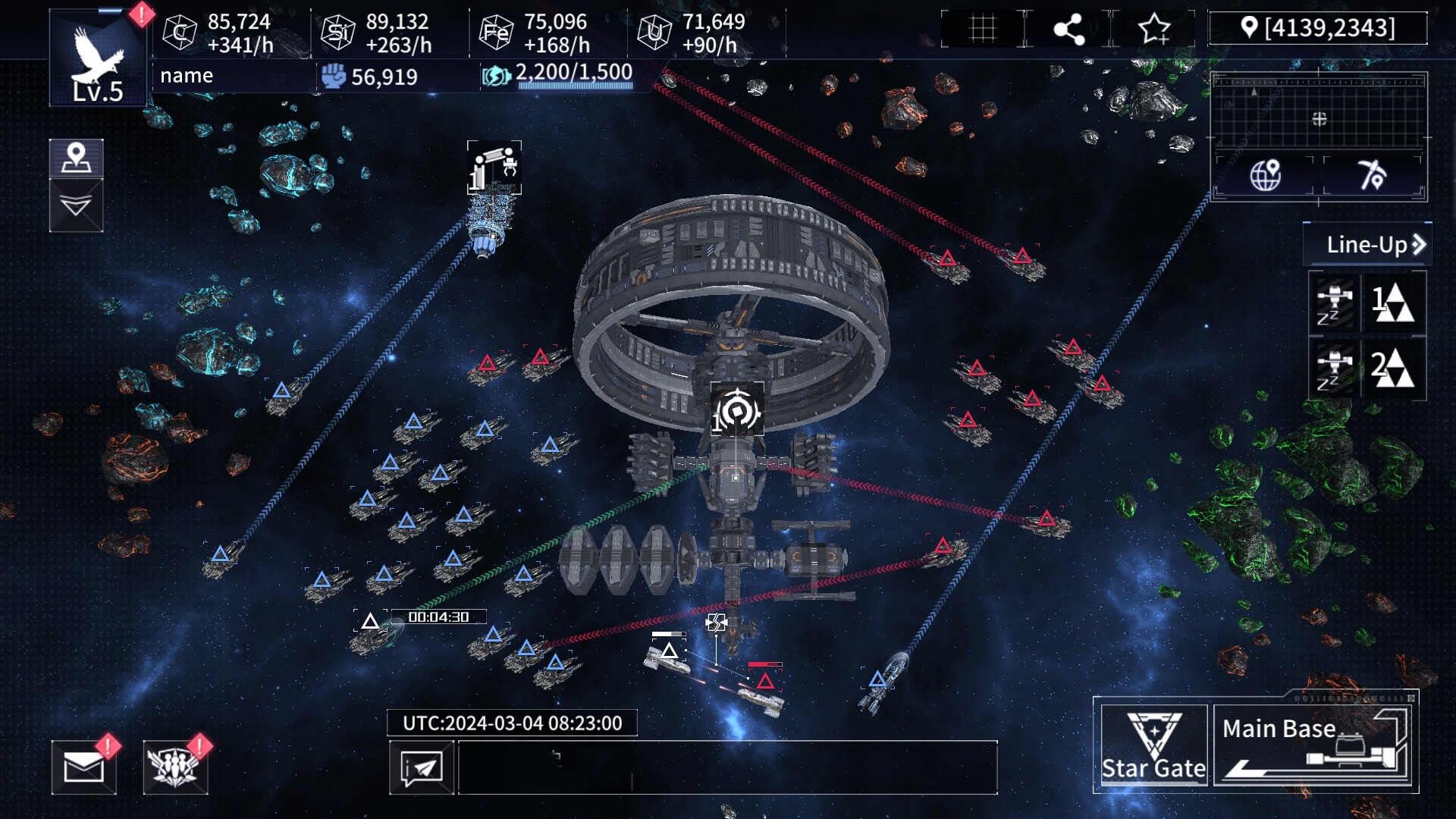Toggle the grid overlay view
The width and height of the screenshot is (1456, 819).
(982, 28)
